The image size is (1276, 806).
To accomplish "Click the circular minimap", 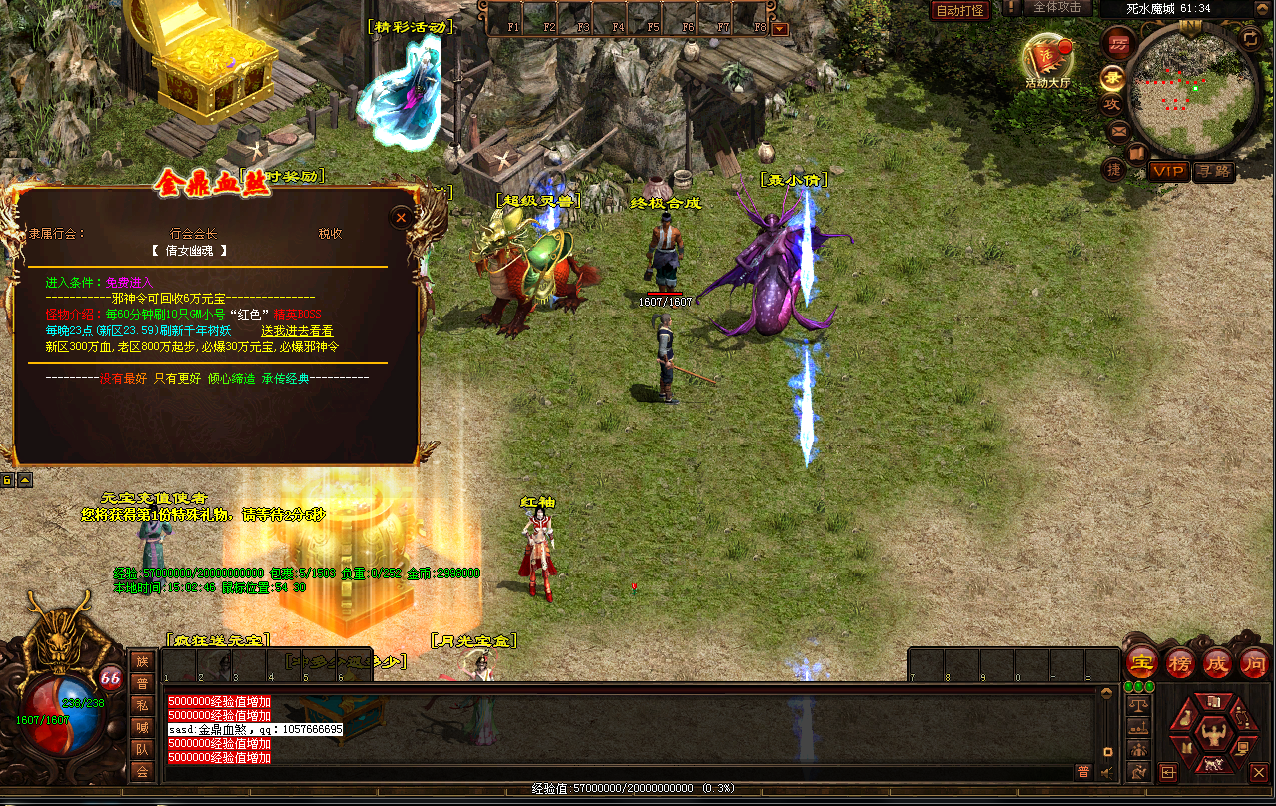I will pos(1192,92).
